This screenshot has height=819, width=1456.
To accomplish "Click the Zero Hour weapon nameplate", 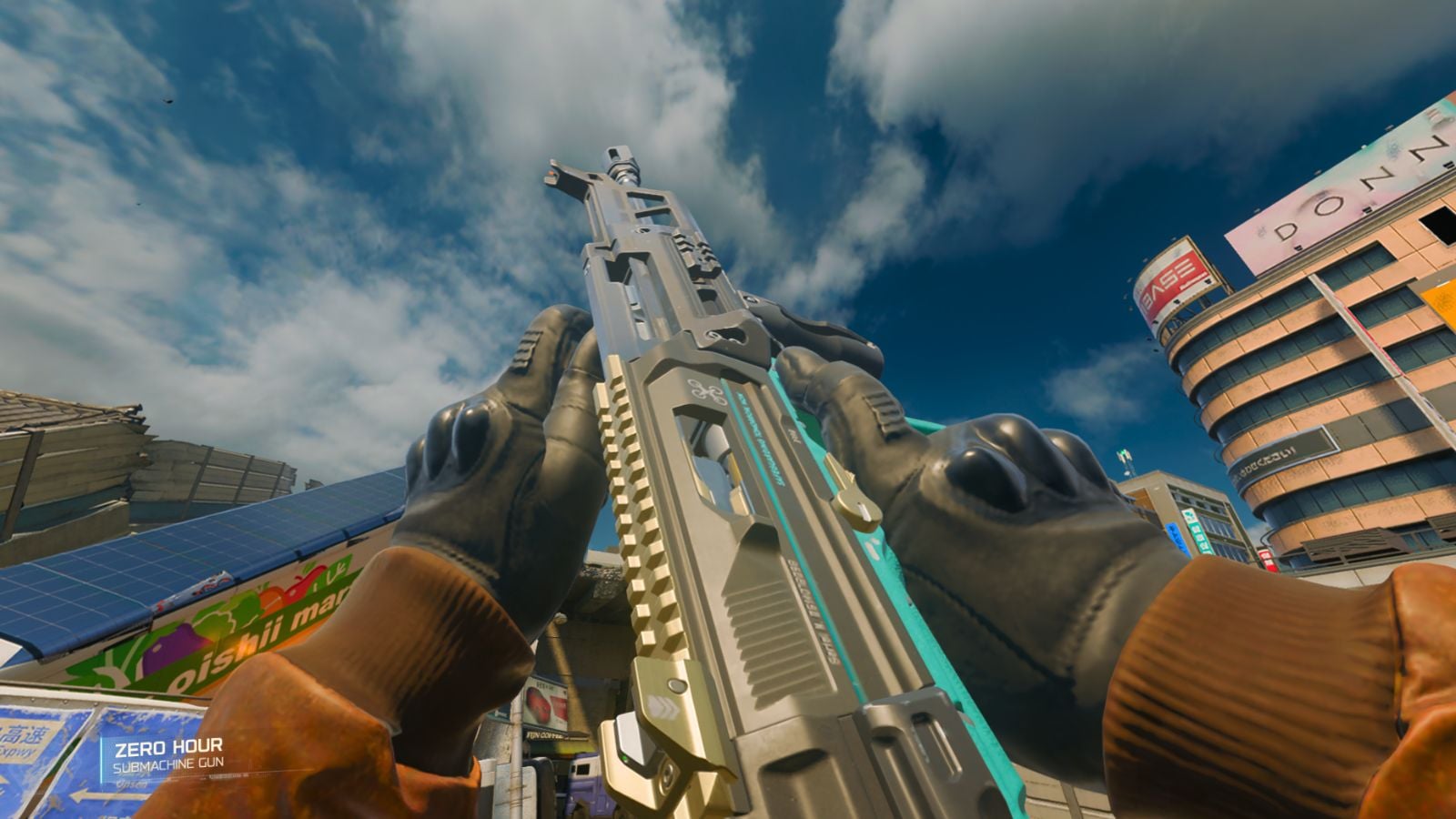I will pos(171,747).
